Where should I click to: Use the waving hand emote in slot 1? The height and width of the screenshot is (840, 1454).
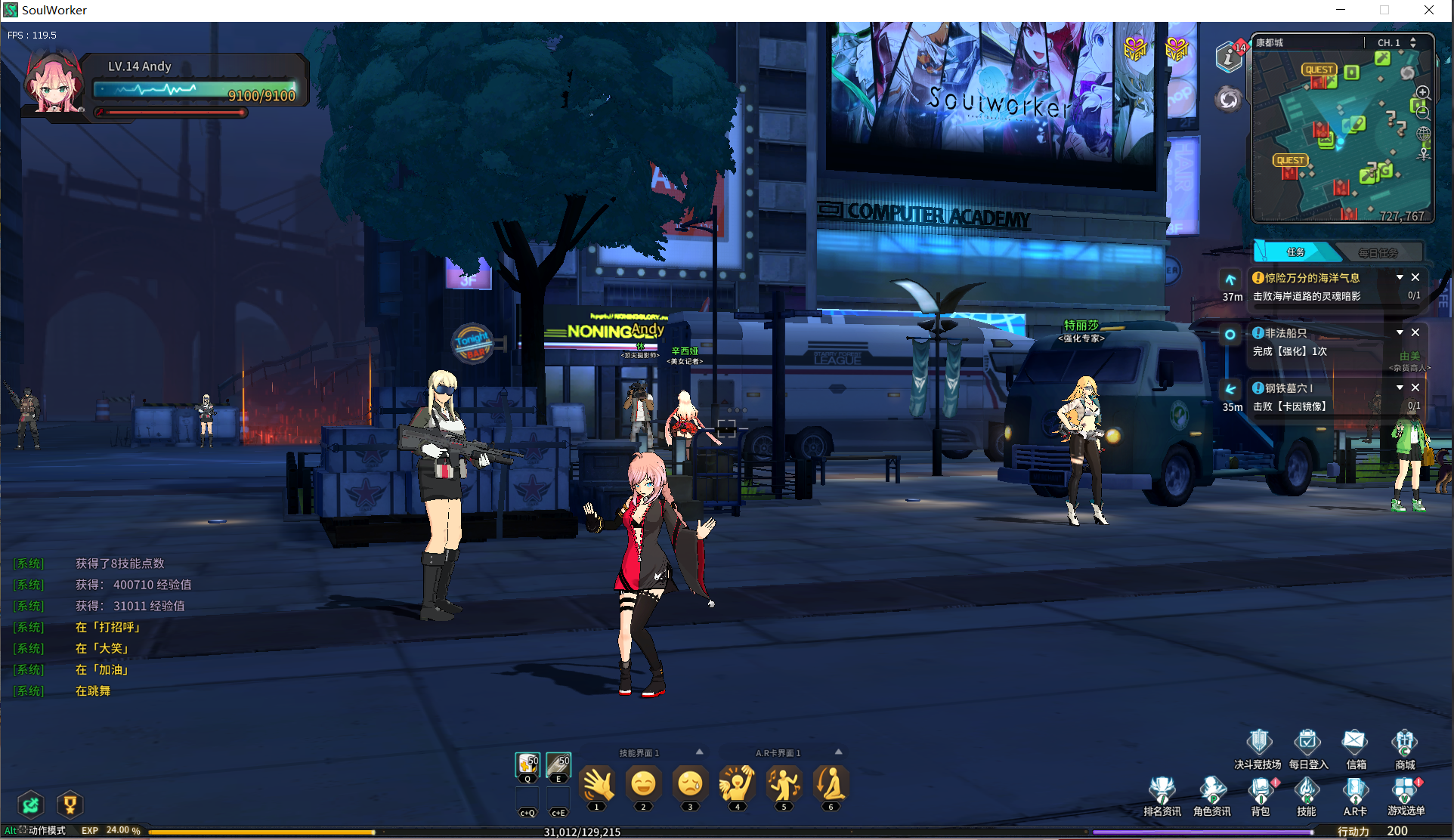(x=597, y=784)
